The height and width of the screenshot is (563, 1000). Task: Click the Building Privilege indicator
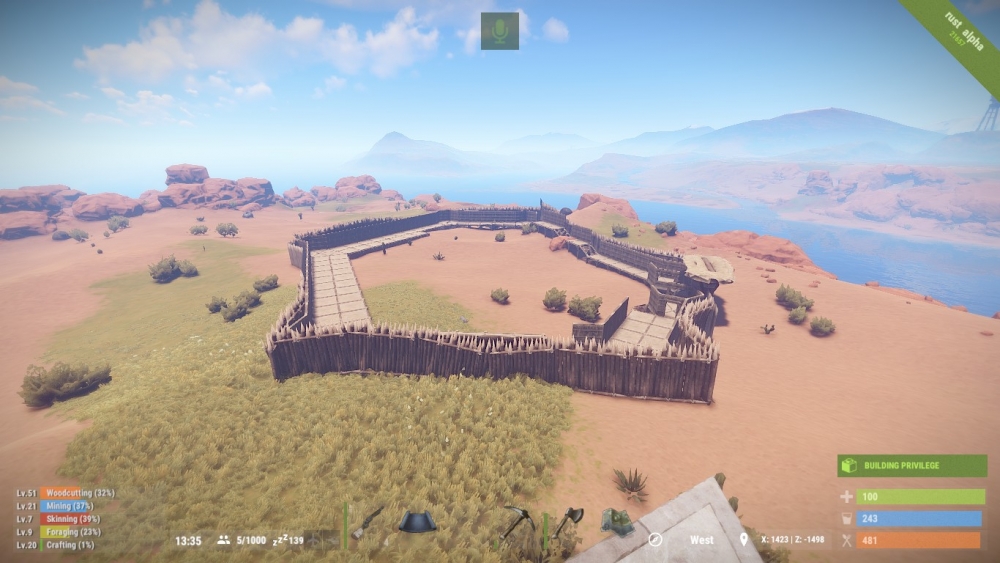(x=912, y=466)
